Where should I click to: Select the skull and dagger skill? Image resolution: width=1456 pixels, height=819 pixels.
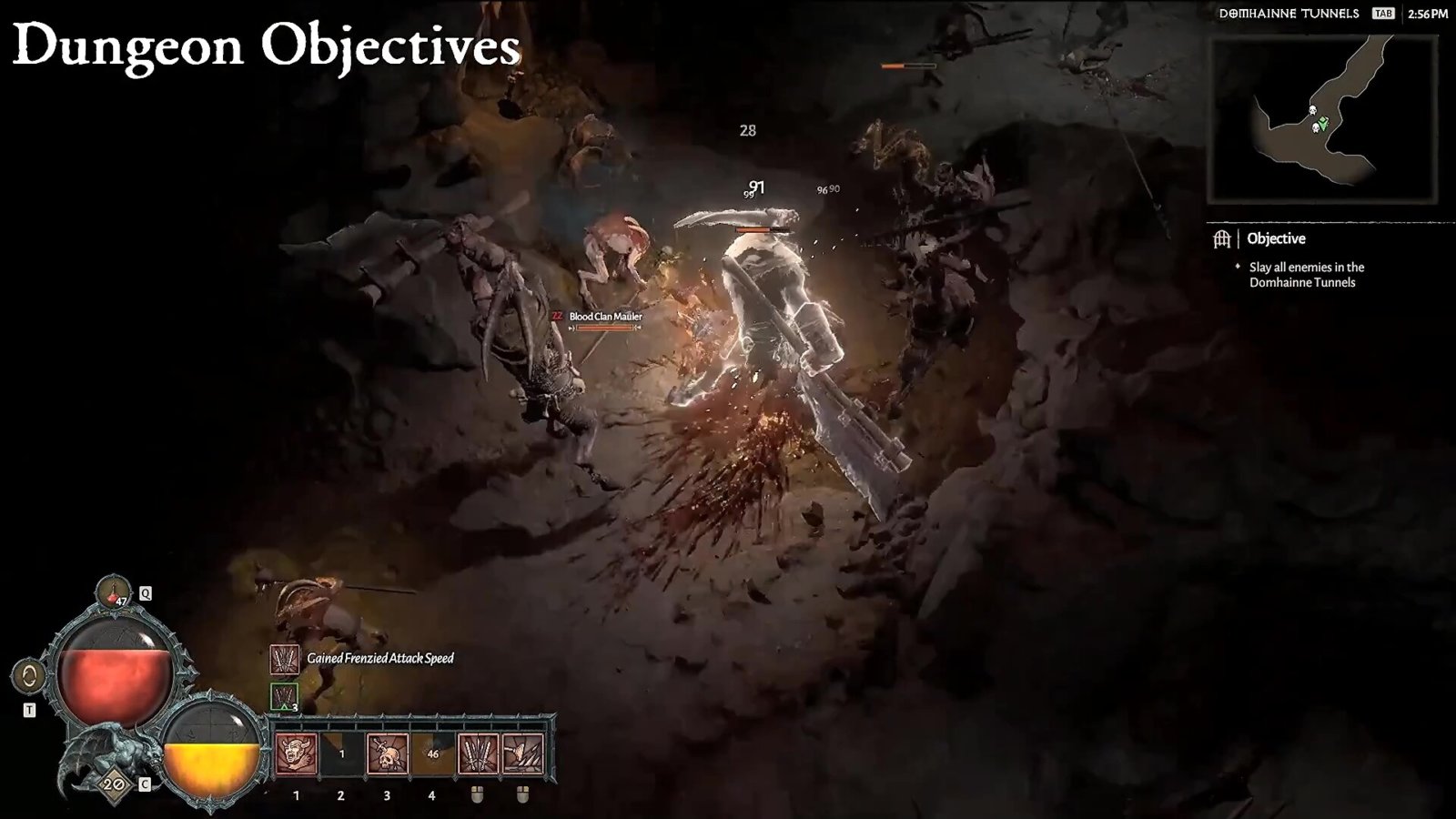pyautogui.click(x=387, y=754)
